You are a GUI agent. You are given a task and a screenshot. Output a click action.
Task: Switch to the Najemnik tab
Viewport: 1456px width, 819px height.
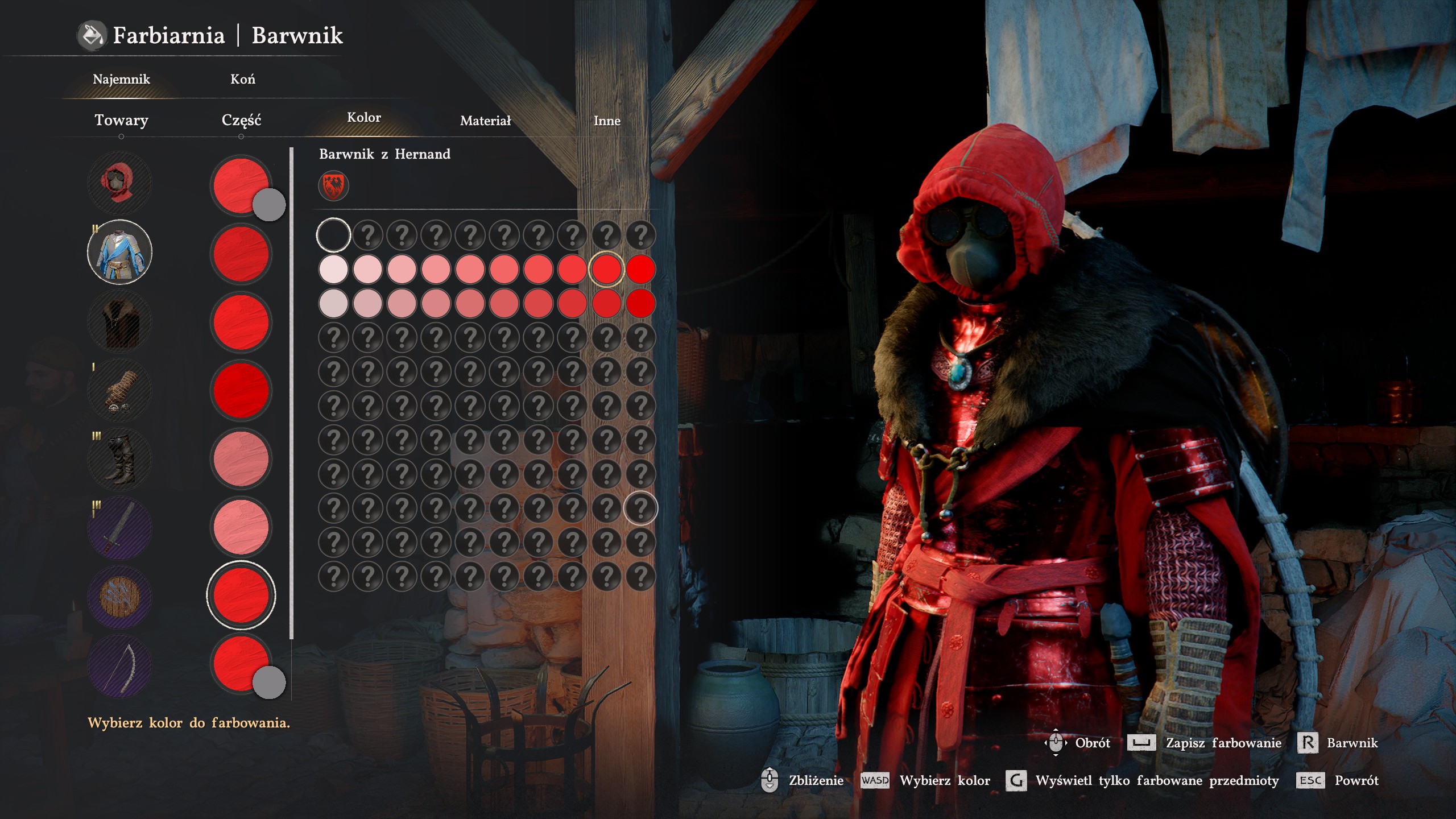coord(121,79)
